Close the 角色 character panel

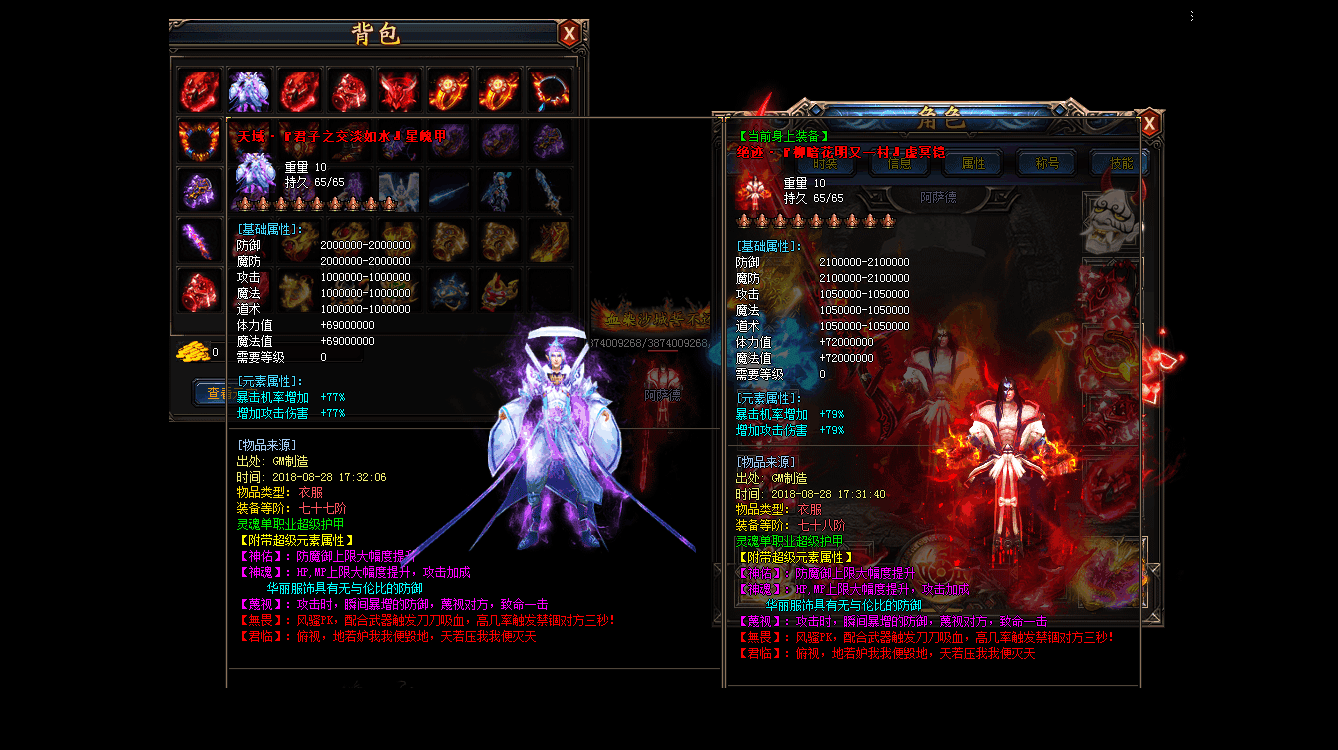coord(1149,123)
